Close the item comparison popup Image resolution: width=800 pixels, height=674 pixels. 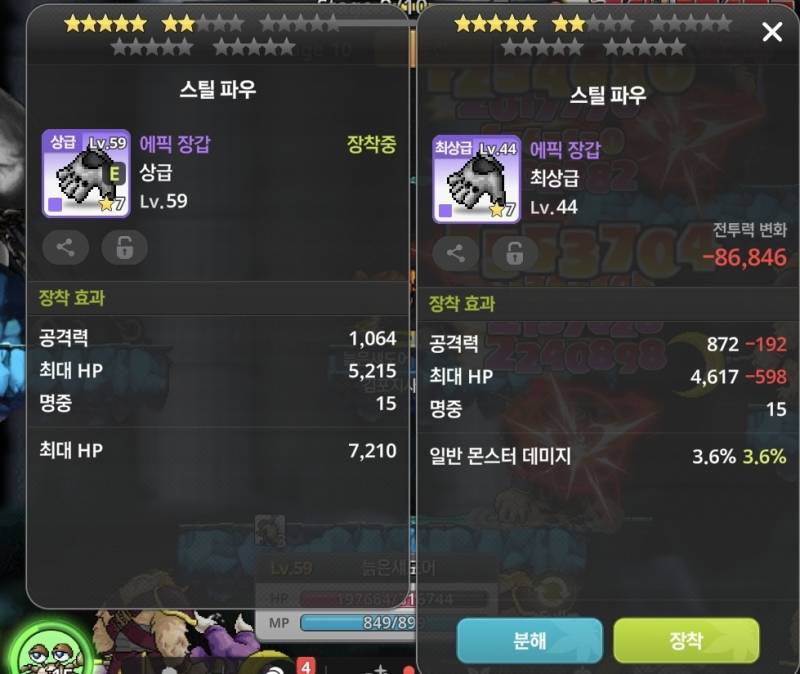[x=772, y=33]
